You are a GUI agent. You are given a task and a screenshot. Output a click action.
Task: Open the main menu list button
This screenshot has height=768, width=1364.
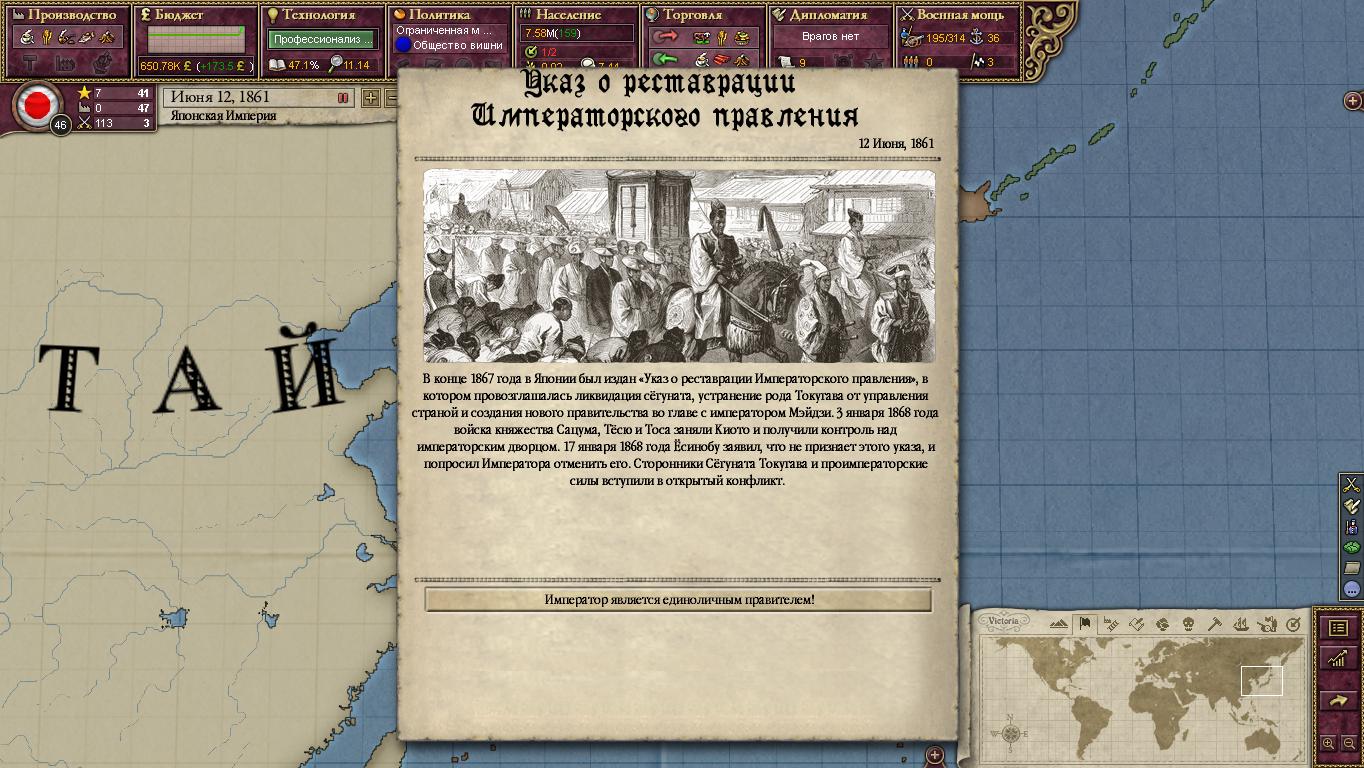point(1337,628)
